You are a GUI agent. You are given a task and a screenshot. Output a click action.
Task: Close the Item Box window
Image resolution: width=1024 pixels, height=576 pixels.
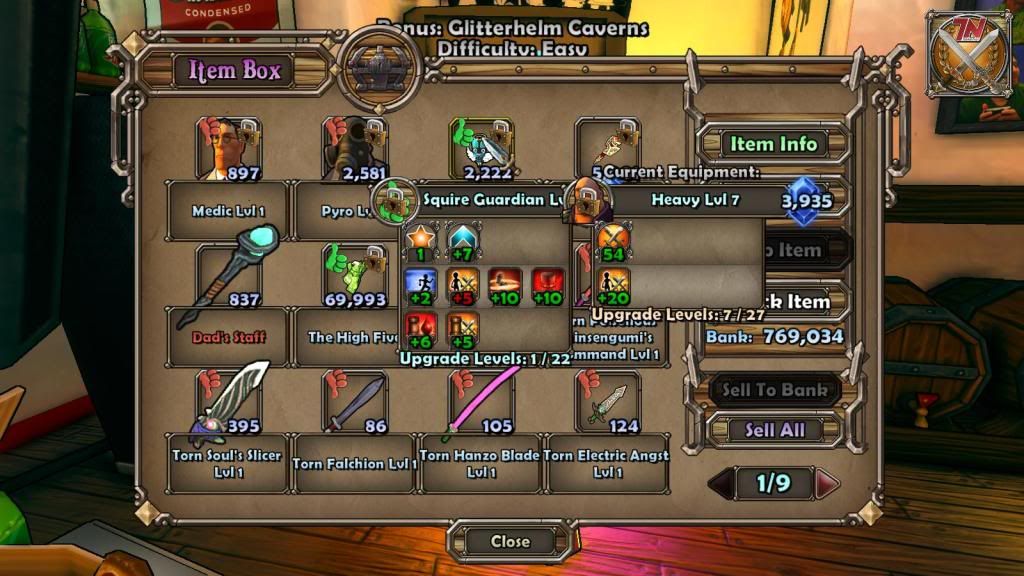[x=510, y=541]
